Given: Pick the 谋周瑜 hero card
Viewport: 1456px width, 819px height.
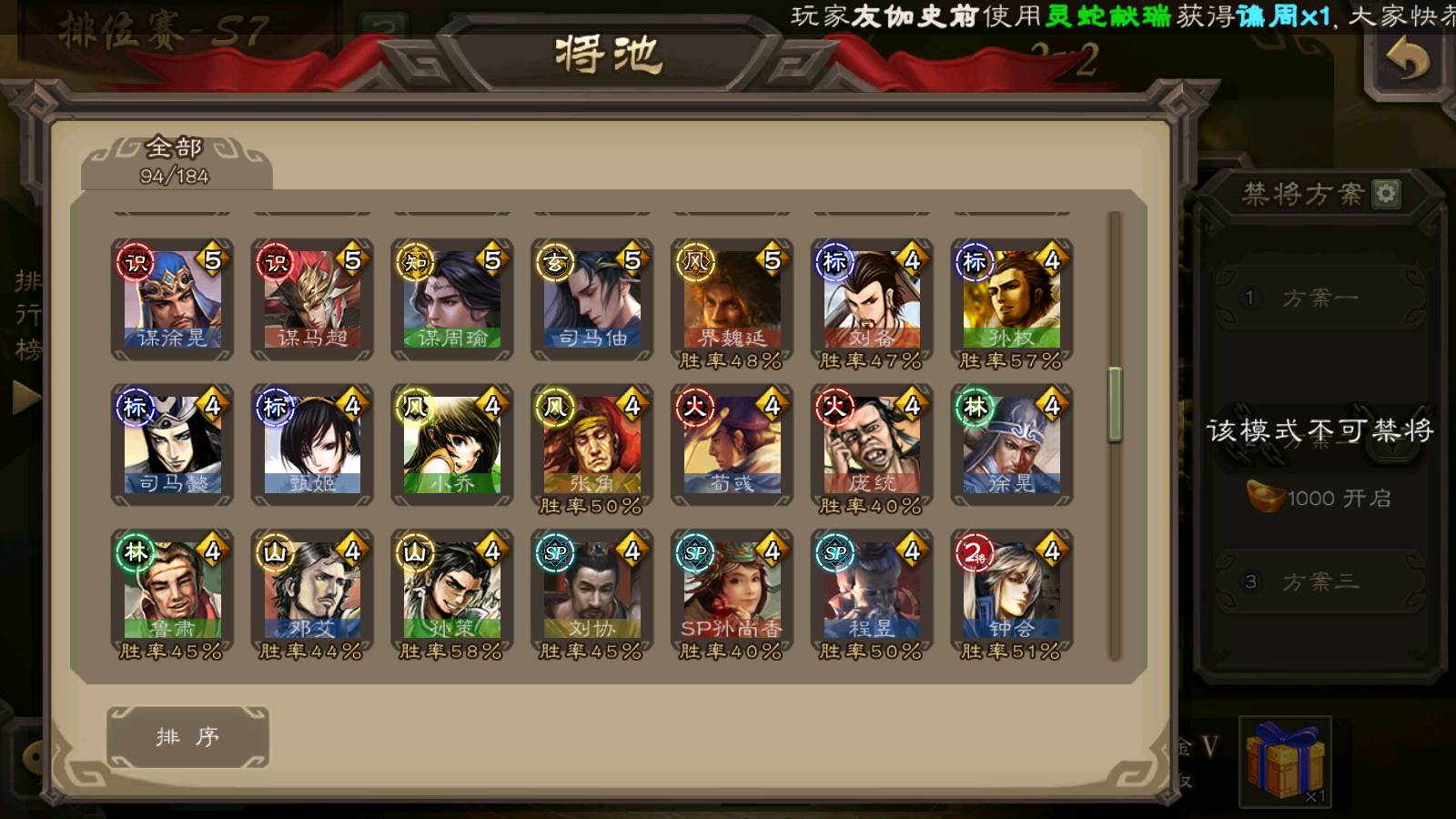Looking at the screenshot, I should pyautogui.click(x=452, y=299).
